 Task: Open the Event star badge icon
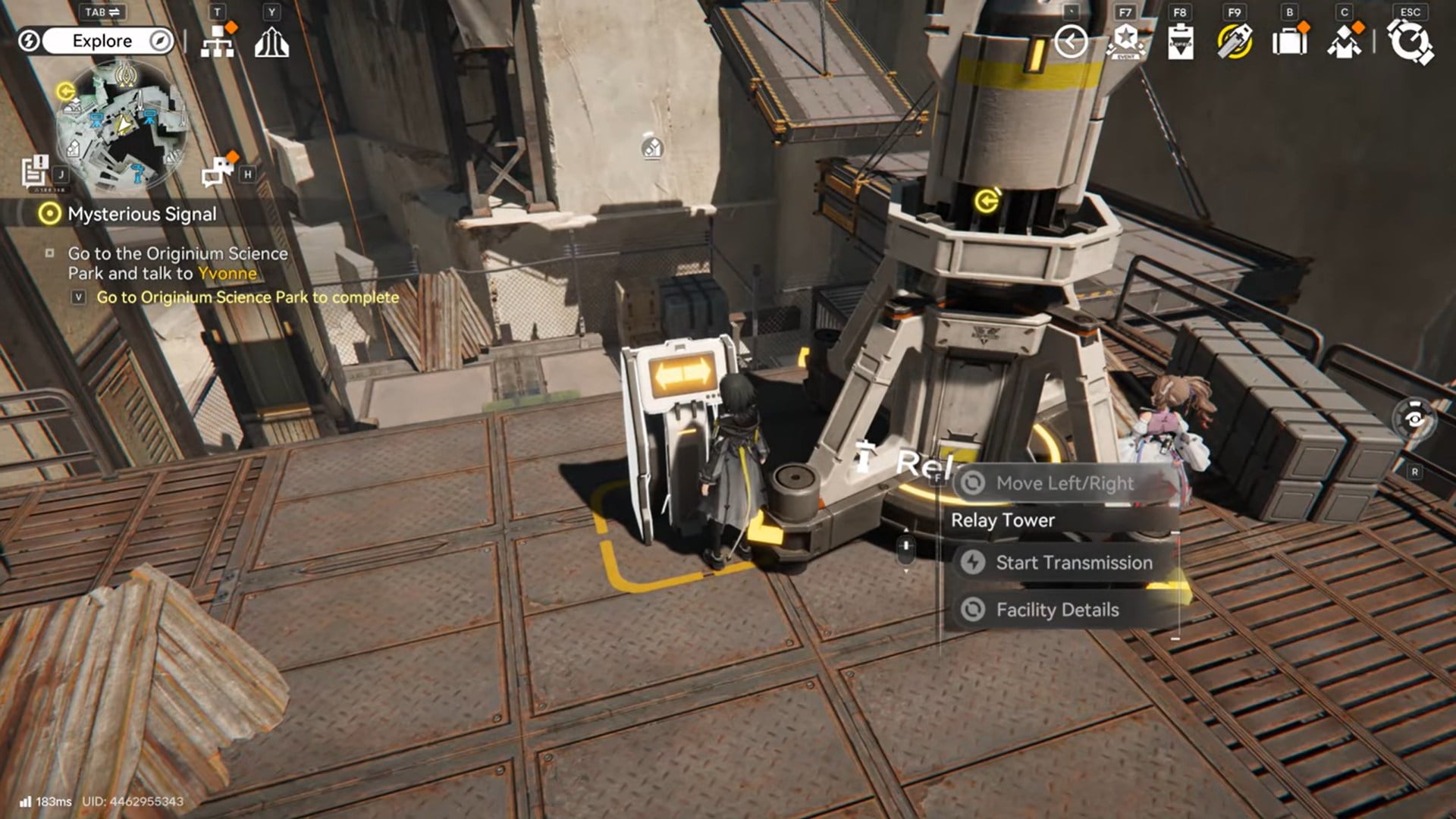1125,42
